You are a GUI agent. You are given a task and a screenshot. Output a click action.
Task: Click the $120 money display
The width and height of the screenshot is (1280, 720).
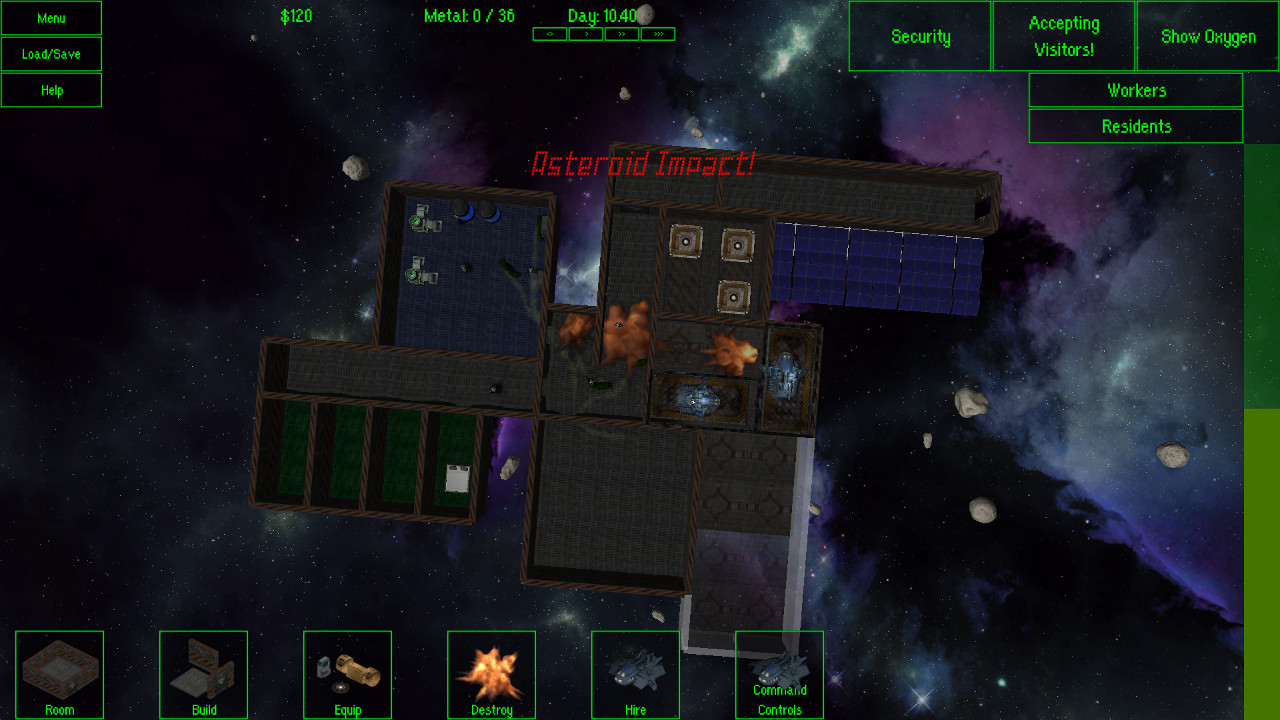[x=296, y=16]
